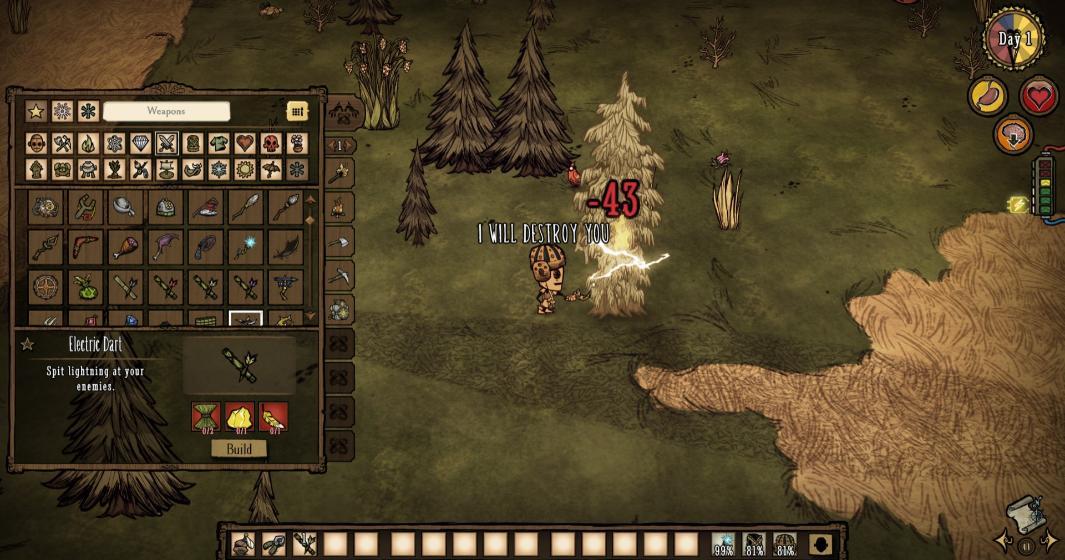Image resolution: width=1065 pixels, height=560 pixels.
Task: Open the campfire flame filter
Action: click(x=88, y=144)
